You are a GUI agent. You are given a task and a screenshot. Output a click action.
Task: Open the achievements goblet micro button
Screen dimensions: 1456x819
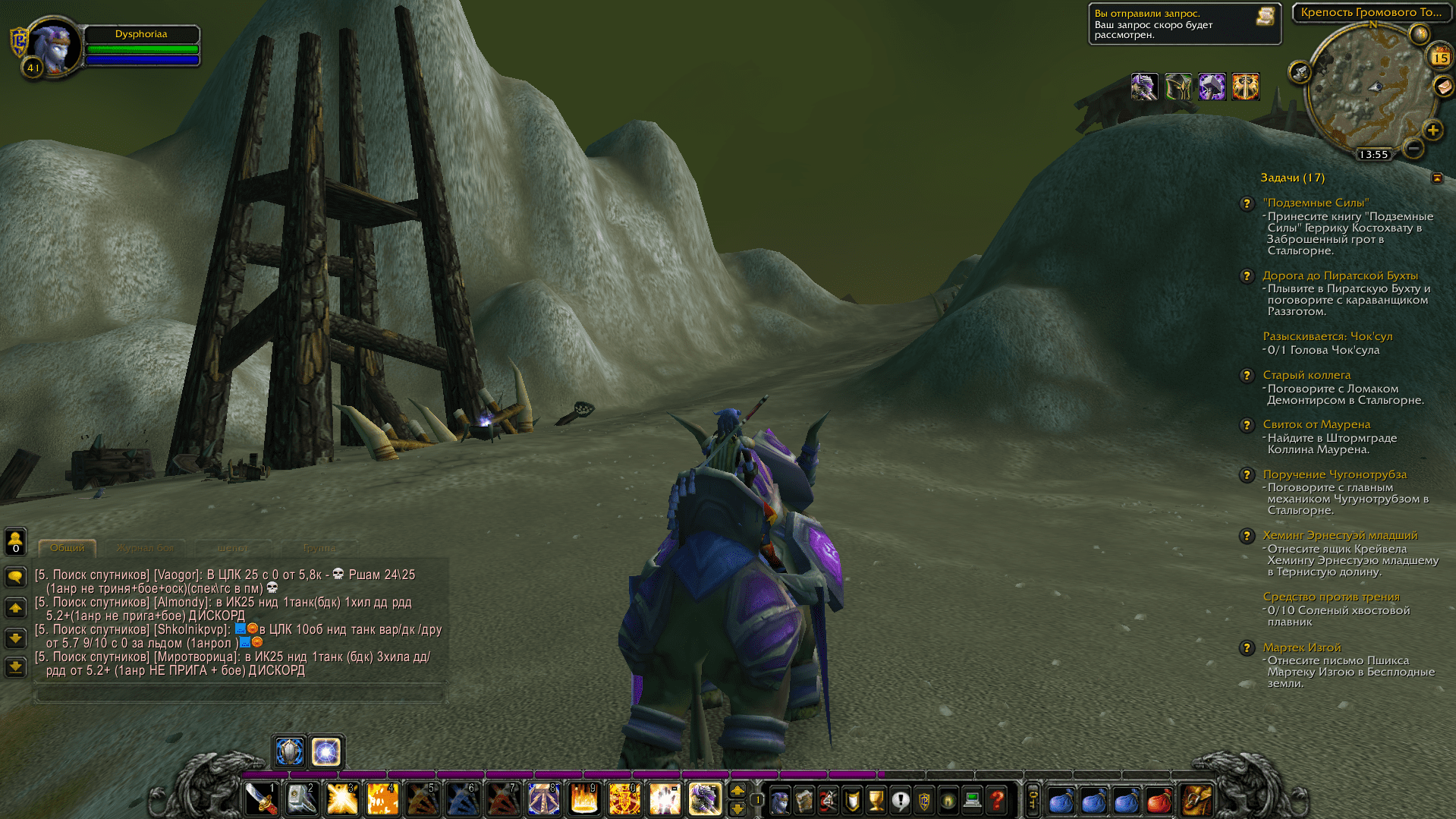tap(876, 800)
